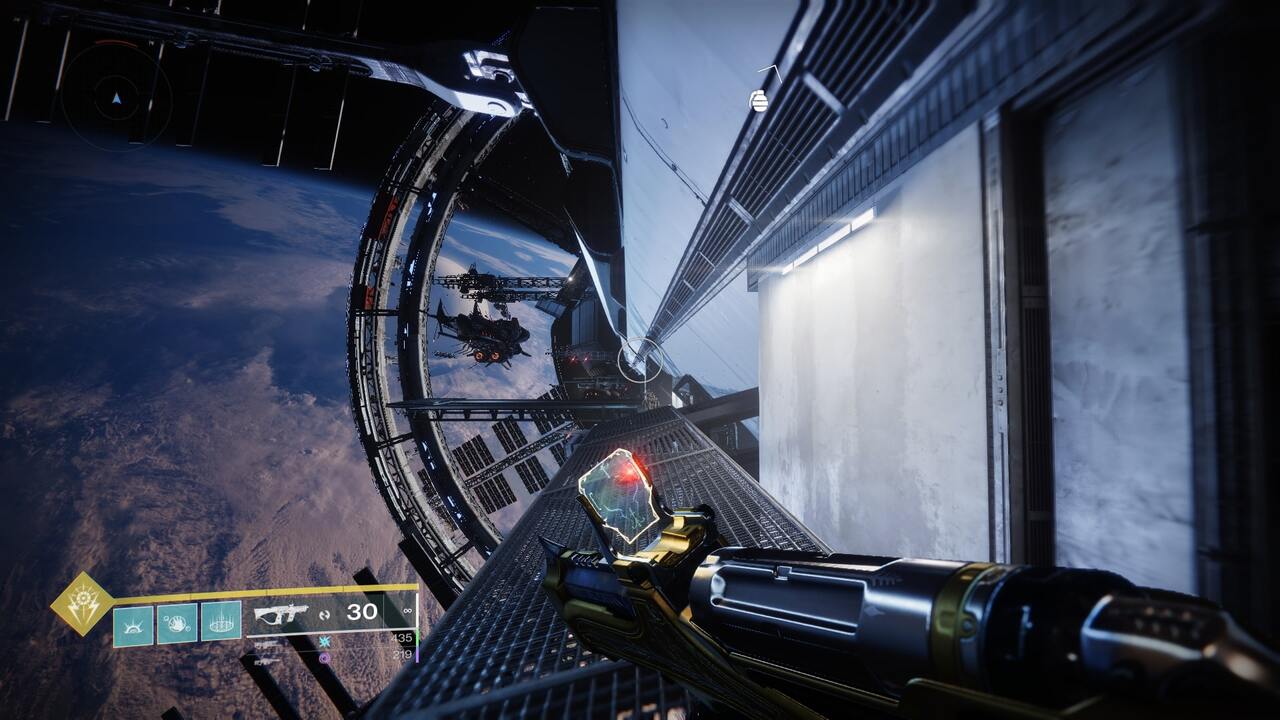Click the grenade ability icon in the HUD
The image size is (1280, 720).
pyautogui.click(x=221, y=624)
